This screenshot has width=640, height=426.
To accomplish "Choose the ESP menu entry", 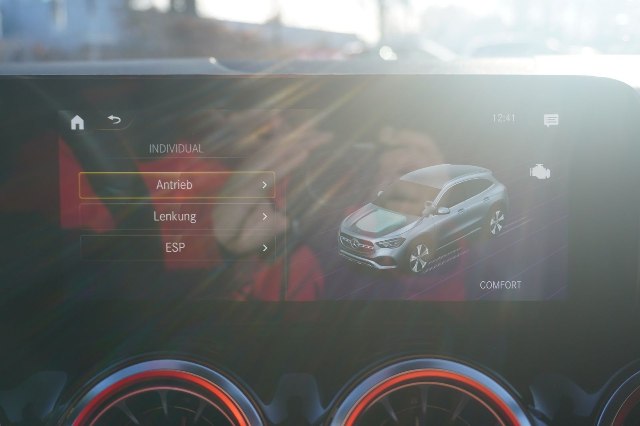I will pos(176,247).
